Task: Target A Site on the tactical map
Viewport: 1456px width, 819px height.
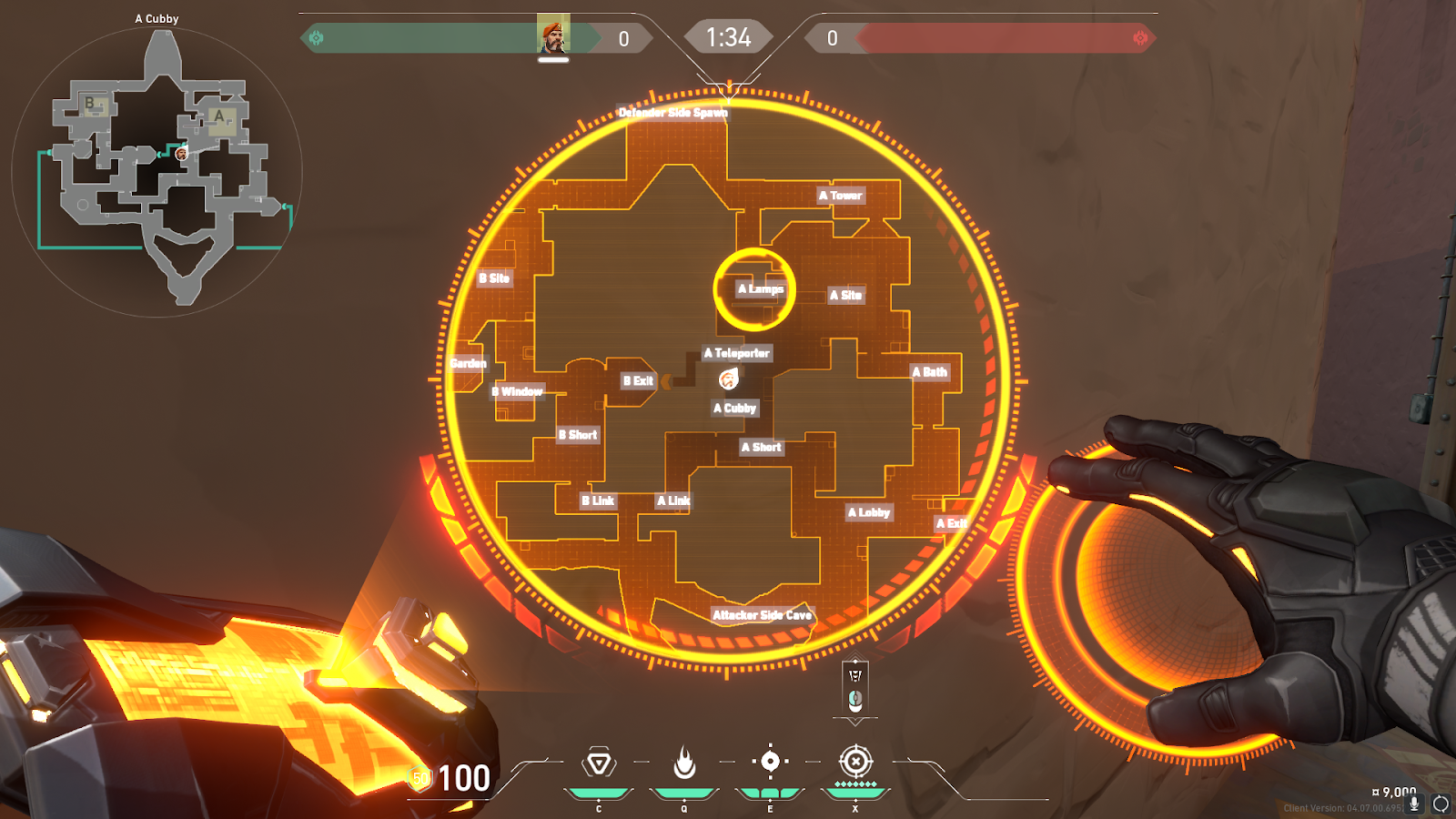Action: 845,295
